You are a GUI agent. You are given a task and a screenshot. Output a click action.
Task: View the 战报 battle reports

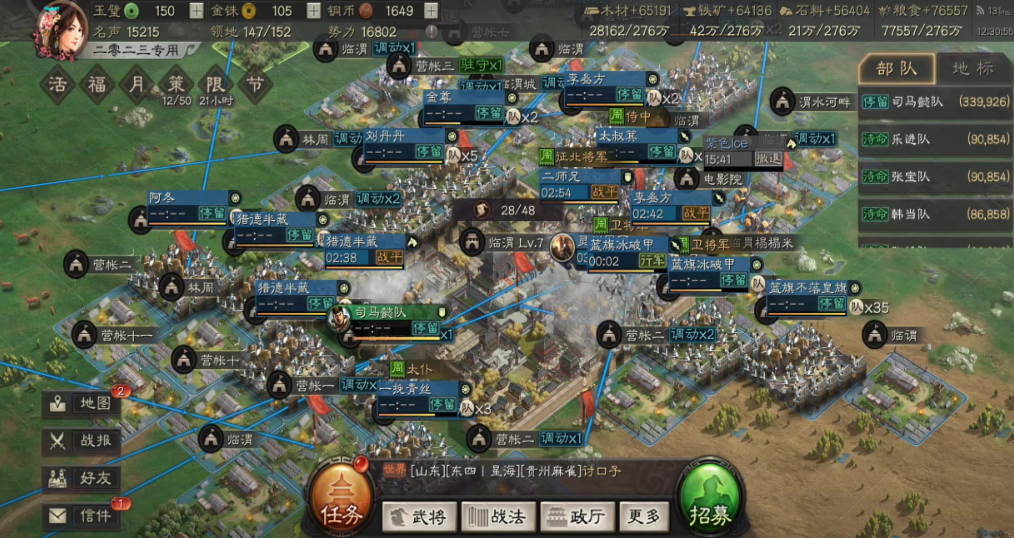[84, 440]
